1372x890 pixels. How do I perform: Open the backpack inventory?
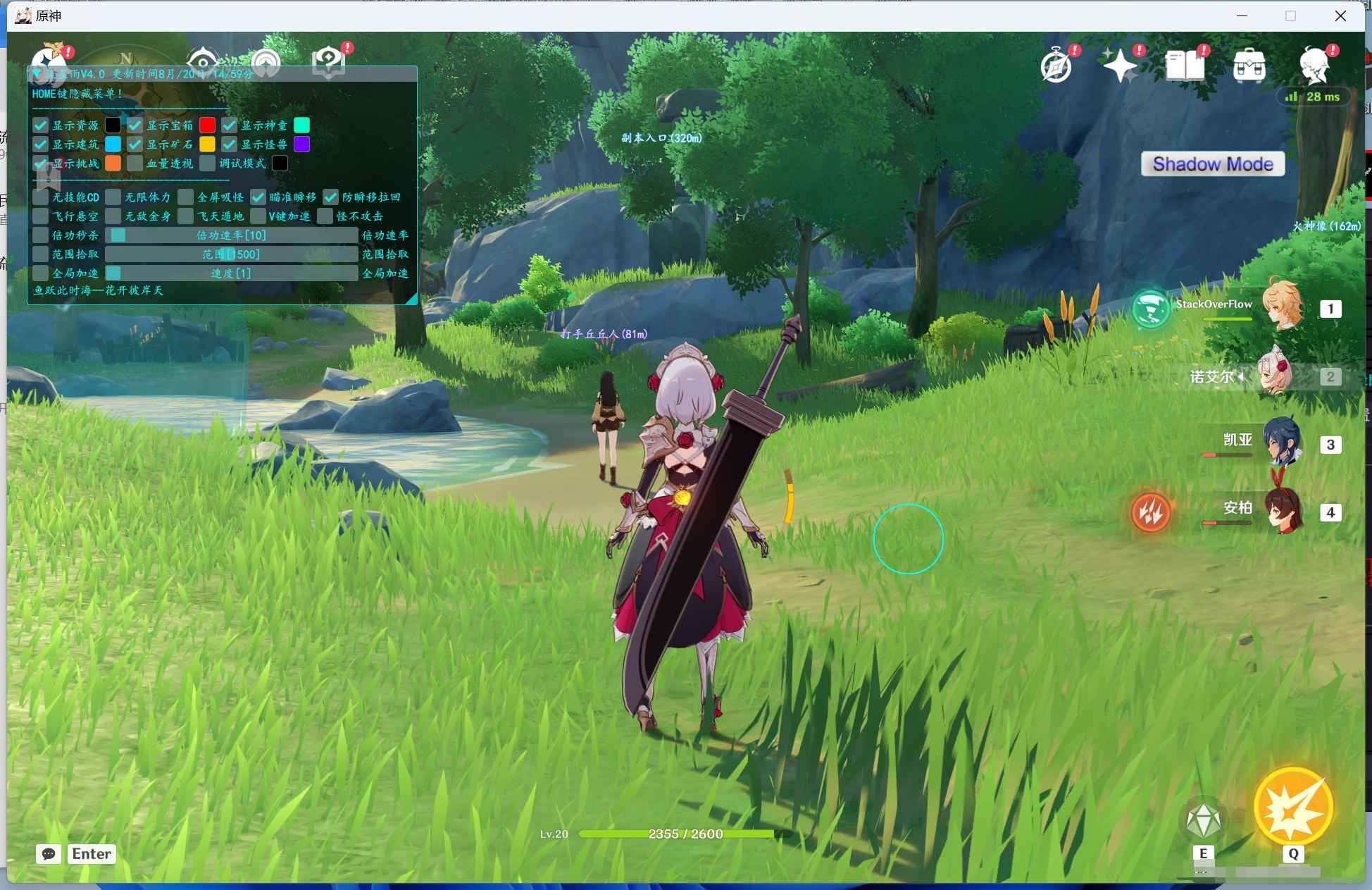[1249, 66]
